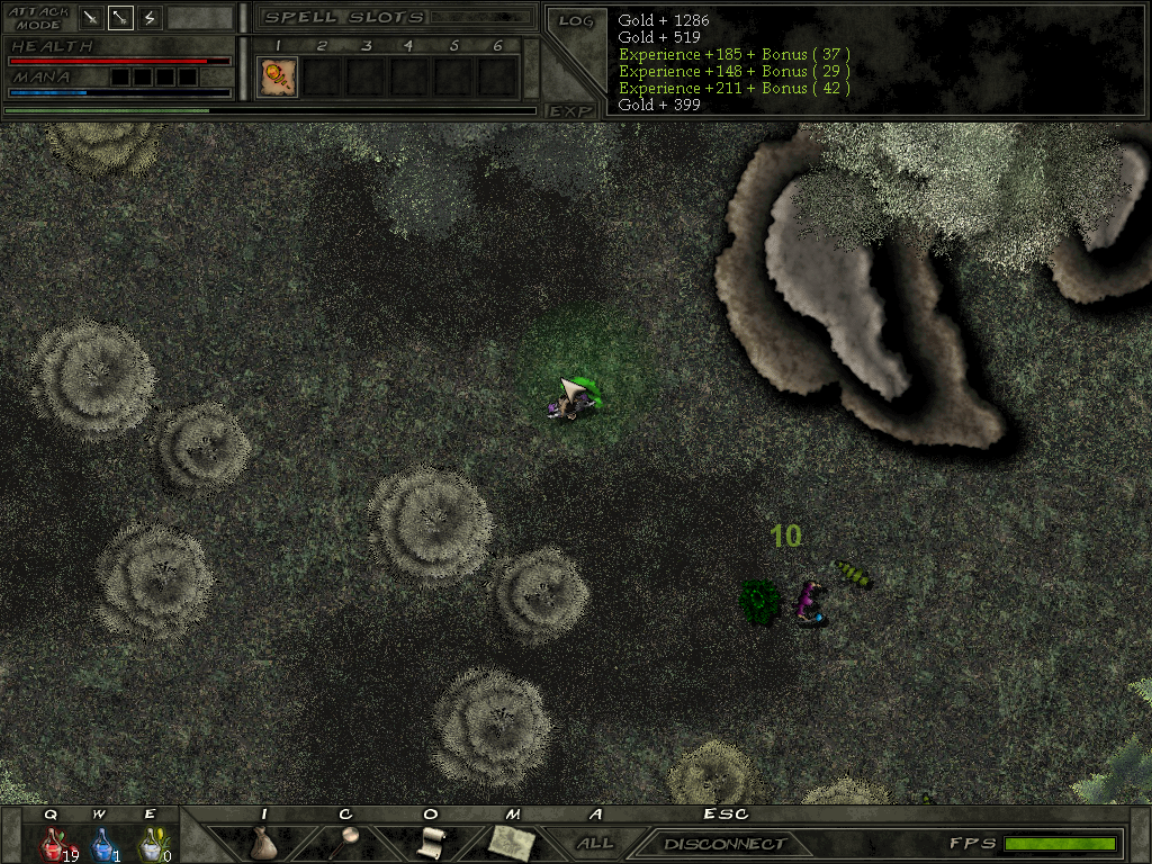Switch to the arrow ranged attack mode

pos(120,18)
